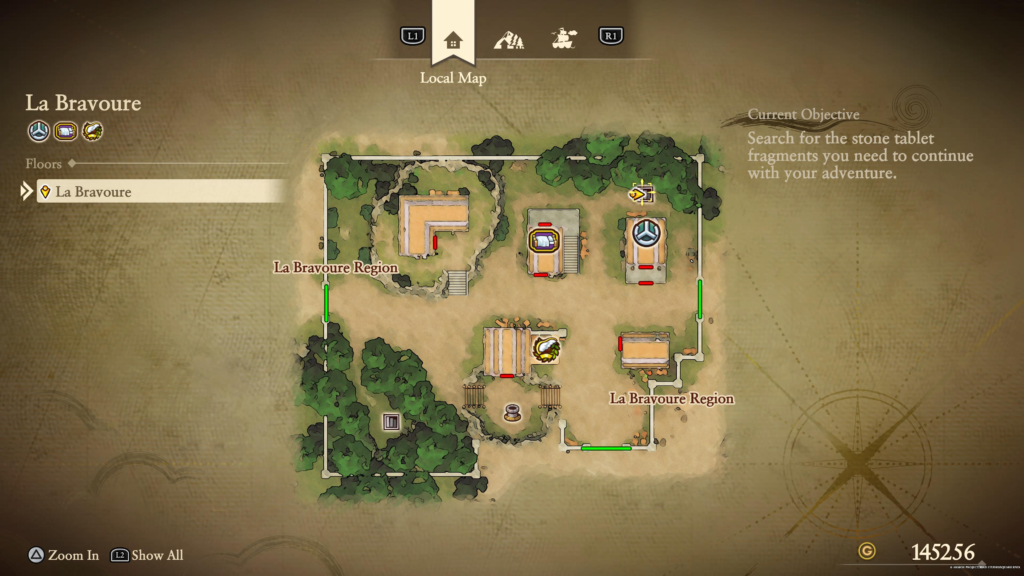Click the bed legend icon under La Bravoure
Viewport: 1024px width, 576px height.
coord(66,130)
